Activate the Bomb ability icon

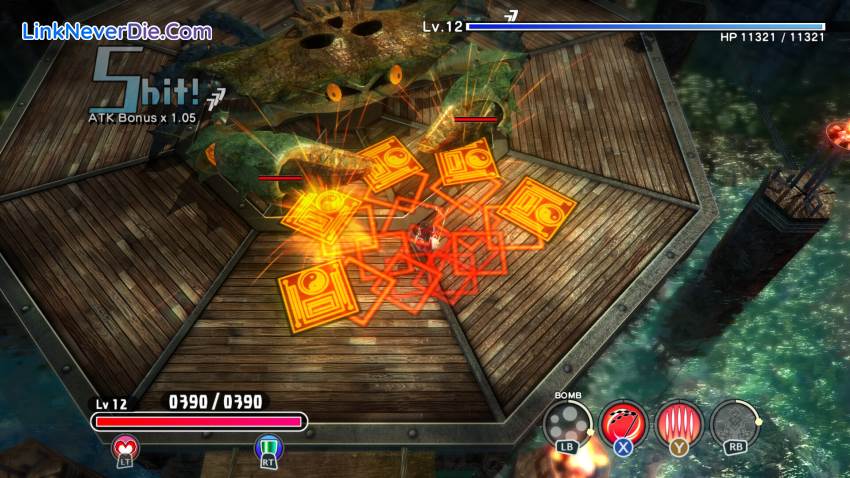(x=567, y=422)
